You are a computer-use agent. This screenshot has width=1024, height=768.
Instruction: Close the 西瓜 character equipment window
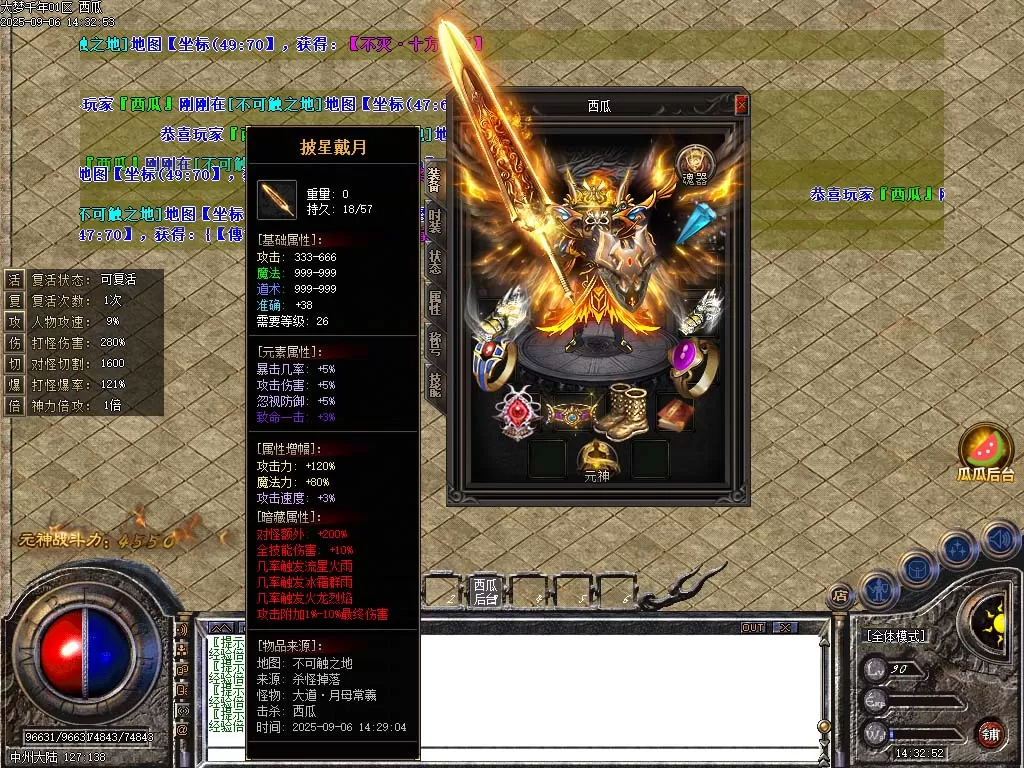[741, 105]
